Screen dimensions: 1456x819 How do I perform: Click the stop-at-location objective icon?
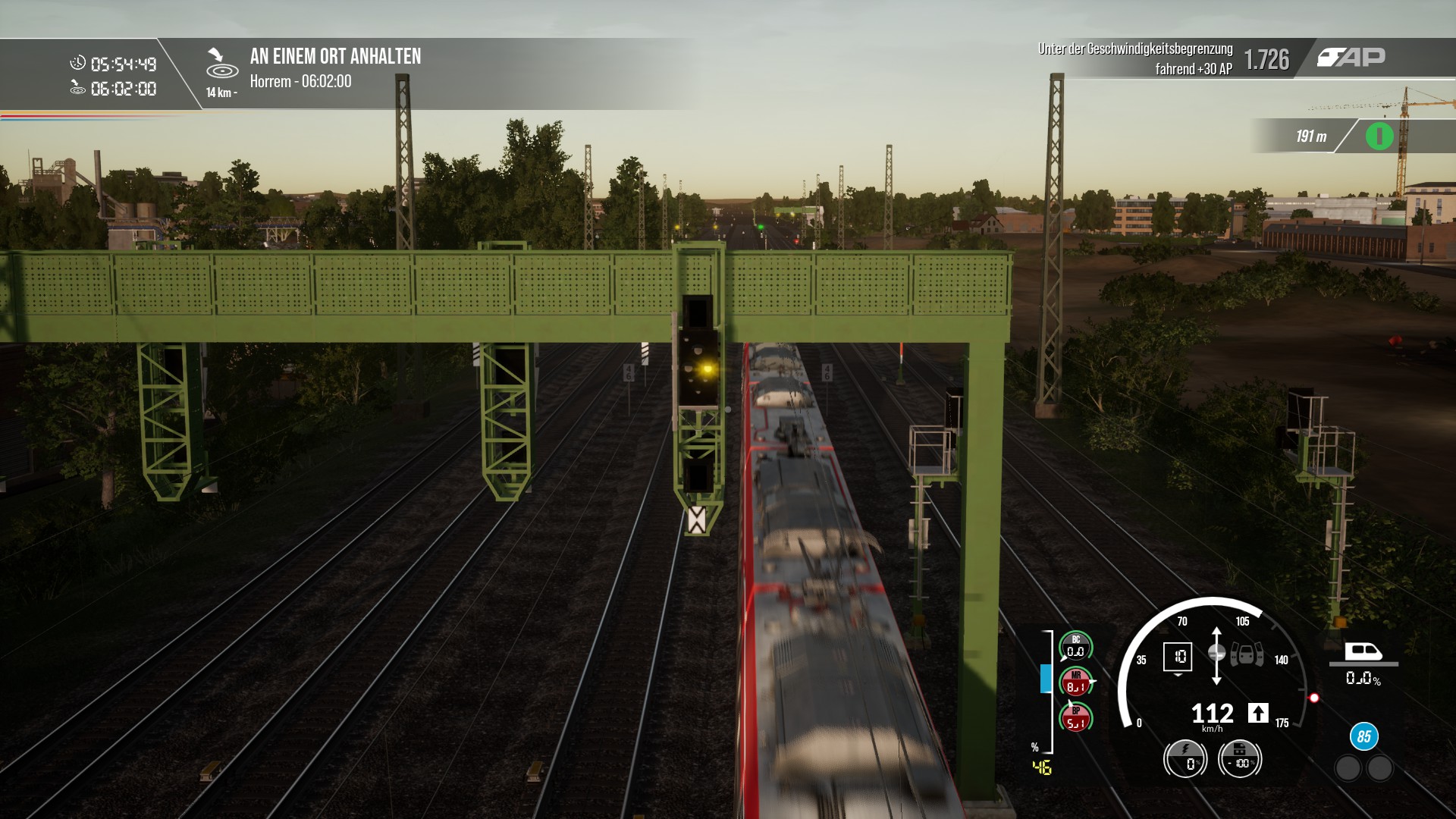click(x=221, y=64)
